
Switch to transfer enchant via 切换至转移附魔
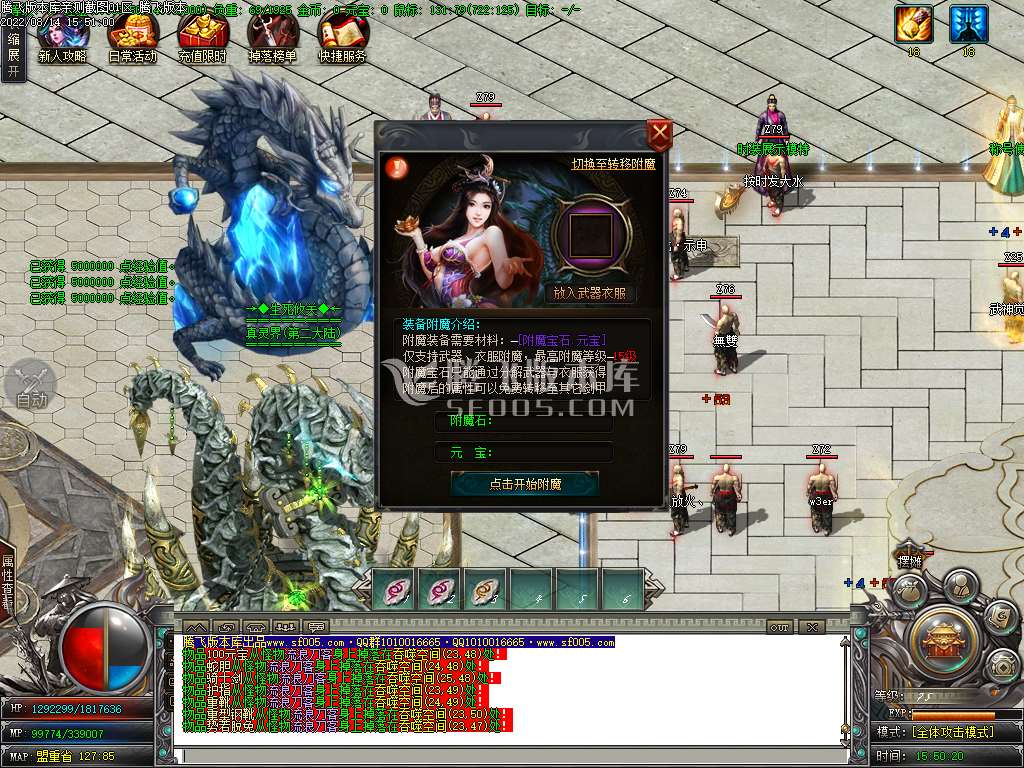pos(613,163)
